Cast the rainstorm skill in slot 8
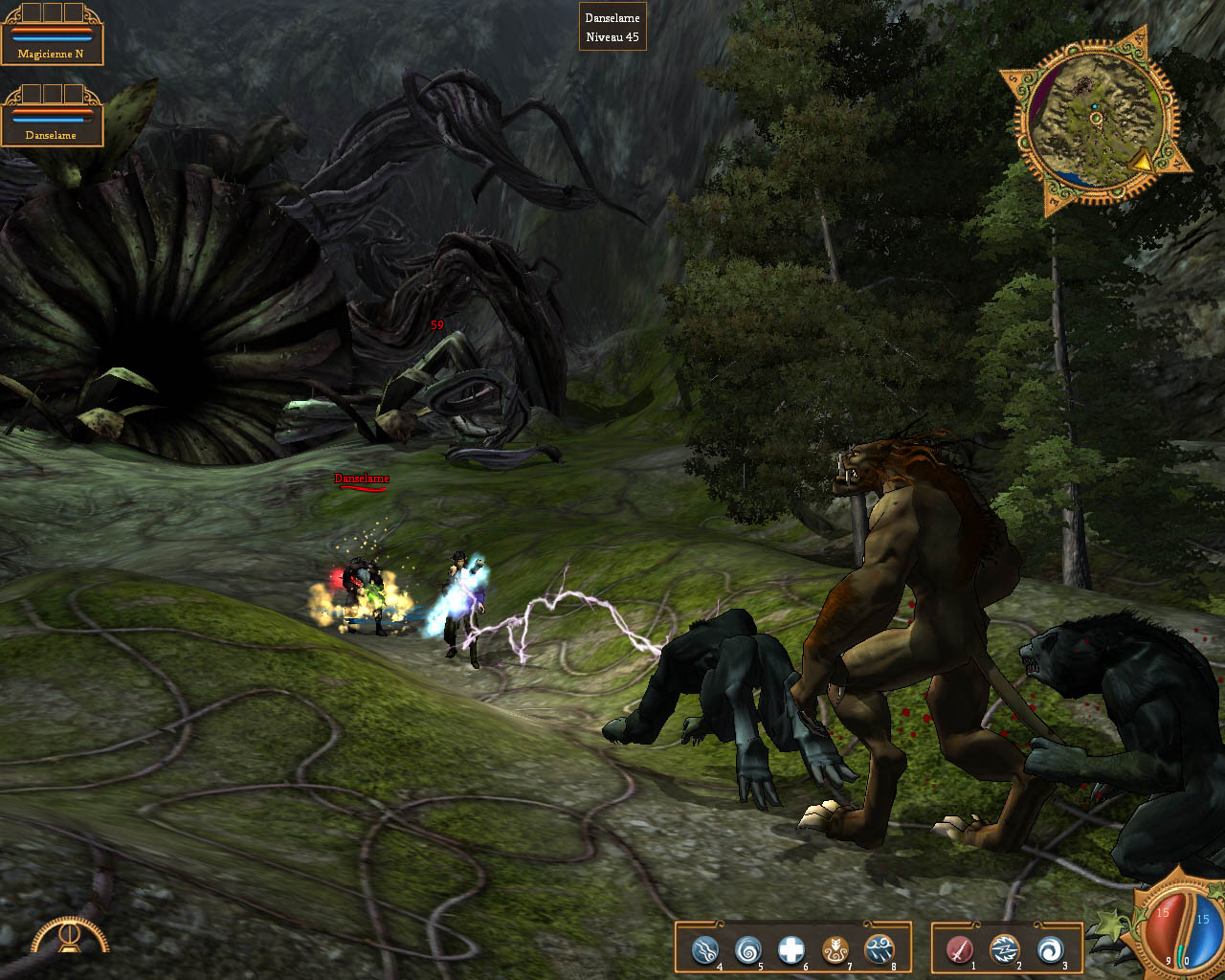This screenshot has height=980, width=1225. (878, 949)
